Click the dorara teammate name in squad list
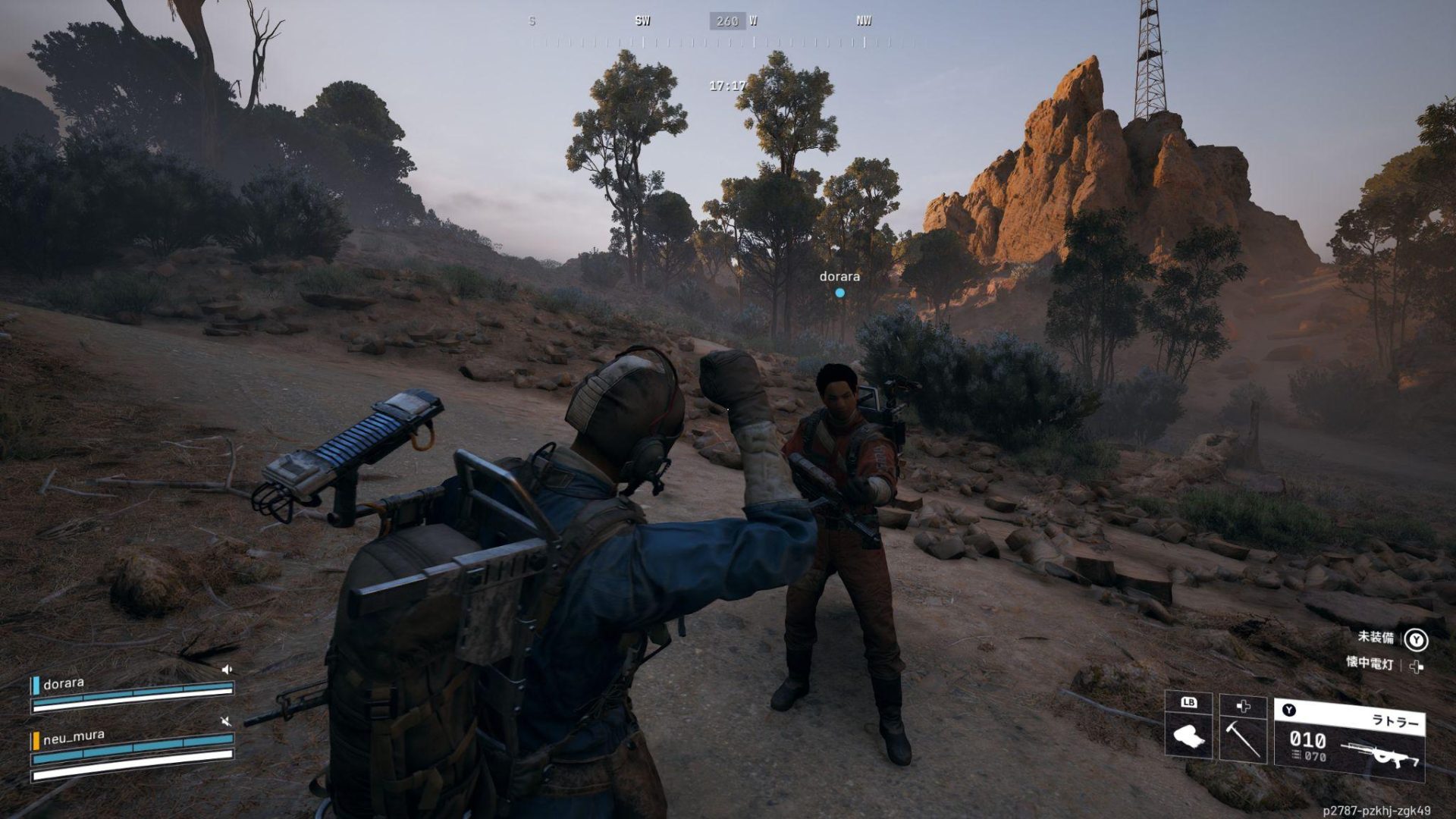1456x819 pixels. [64, 684]
